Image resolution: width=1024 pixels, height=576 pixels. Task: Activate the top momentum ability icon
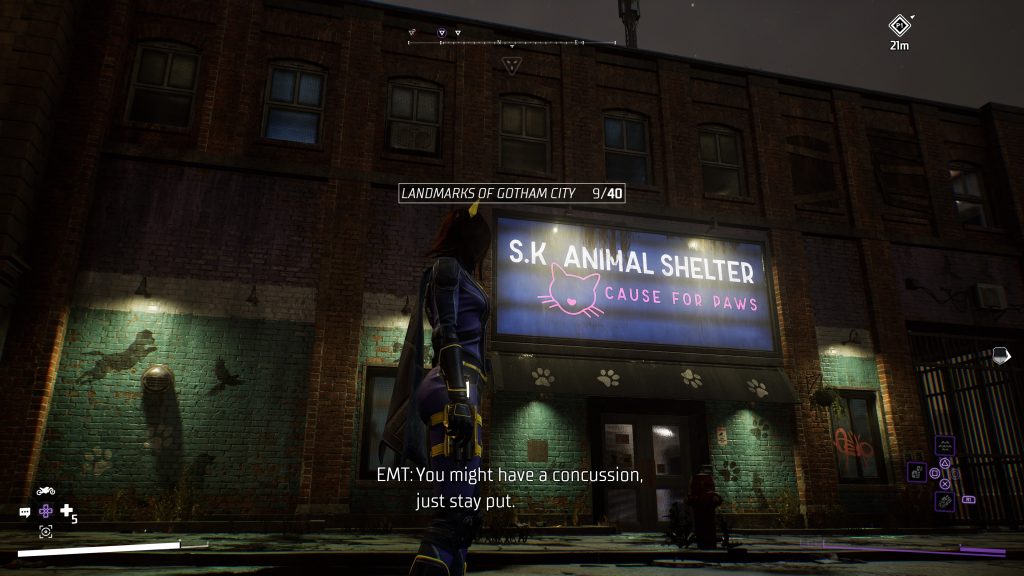point(944,445)
